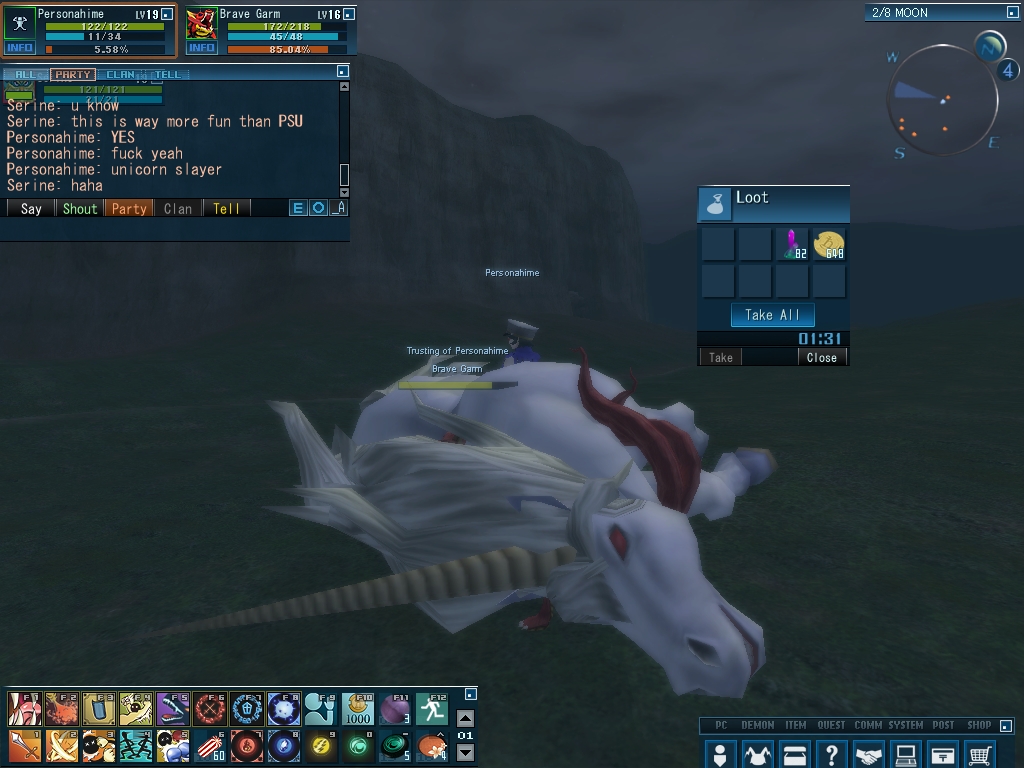
Task: Open the Demon menu icon
Action: (757, 754)
